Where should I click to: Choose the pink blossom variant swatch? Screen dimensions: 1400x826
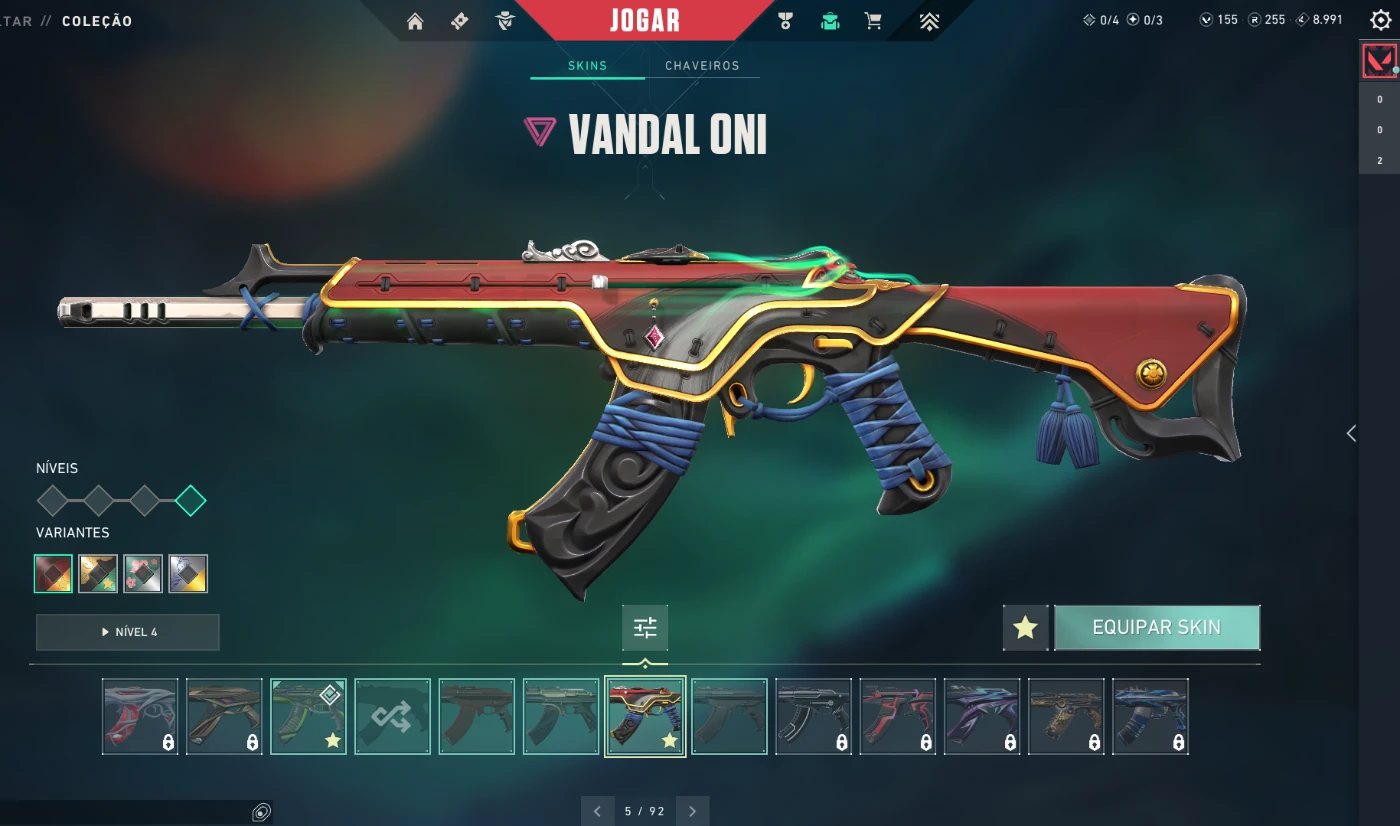[143, 573]
